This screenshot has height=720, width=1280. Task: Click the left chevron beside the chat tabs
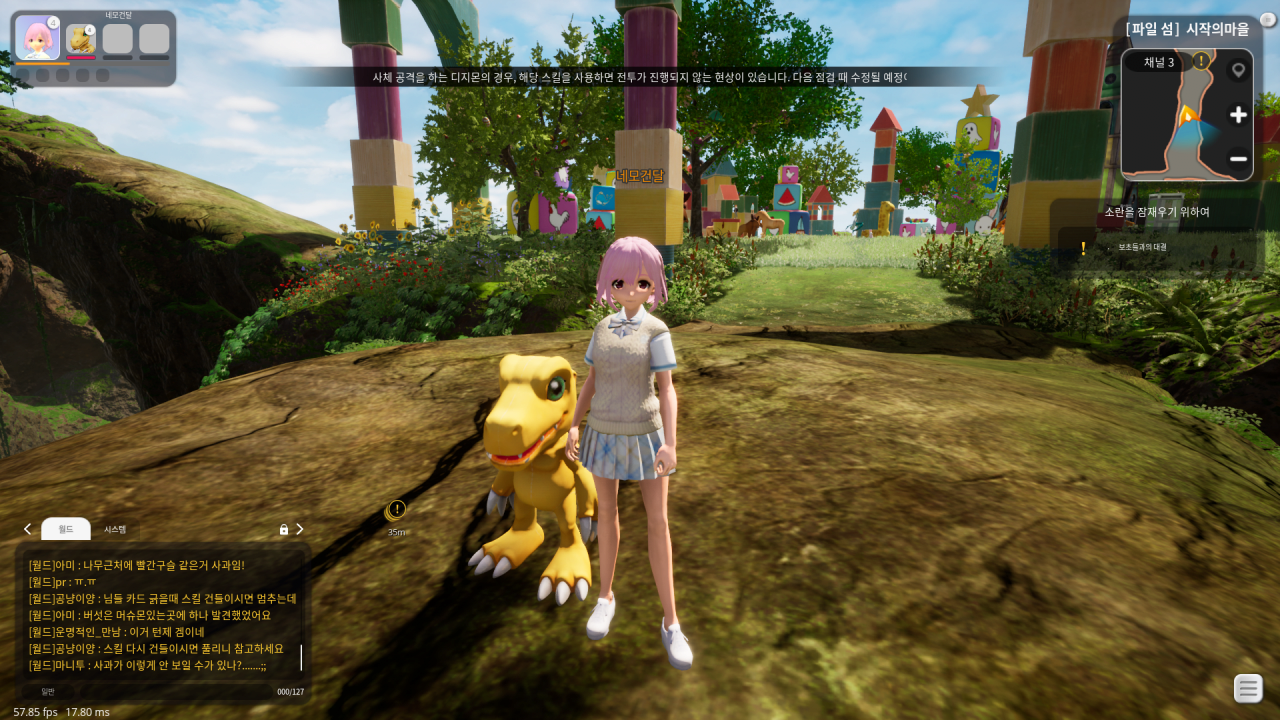tap(26, 529)
